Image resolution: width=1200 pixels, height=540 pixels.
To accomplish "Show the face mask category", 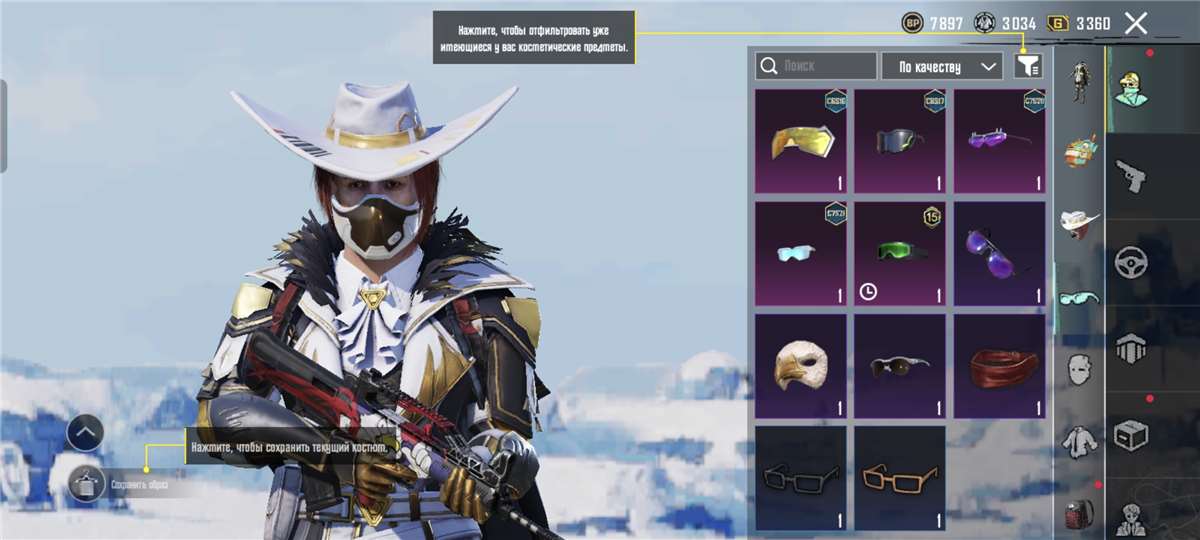I will [1079, 367].
